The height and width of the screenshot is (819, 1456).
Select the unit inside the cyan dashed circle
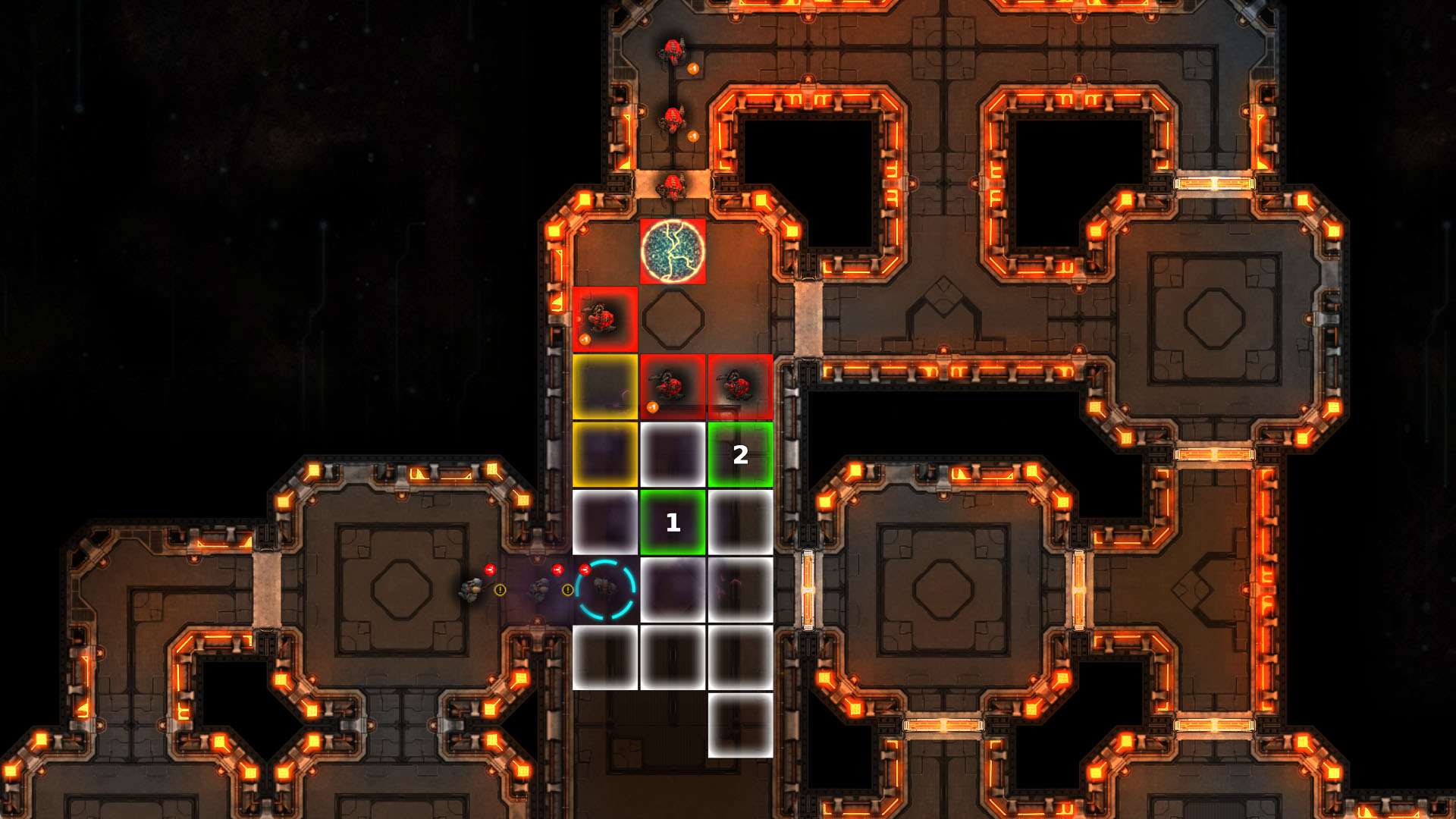604,588
